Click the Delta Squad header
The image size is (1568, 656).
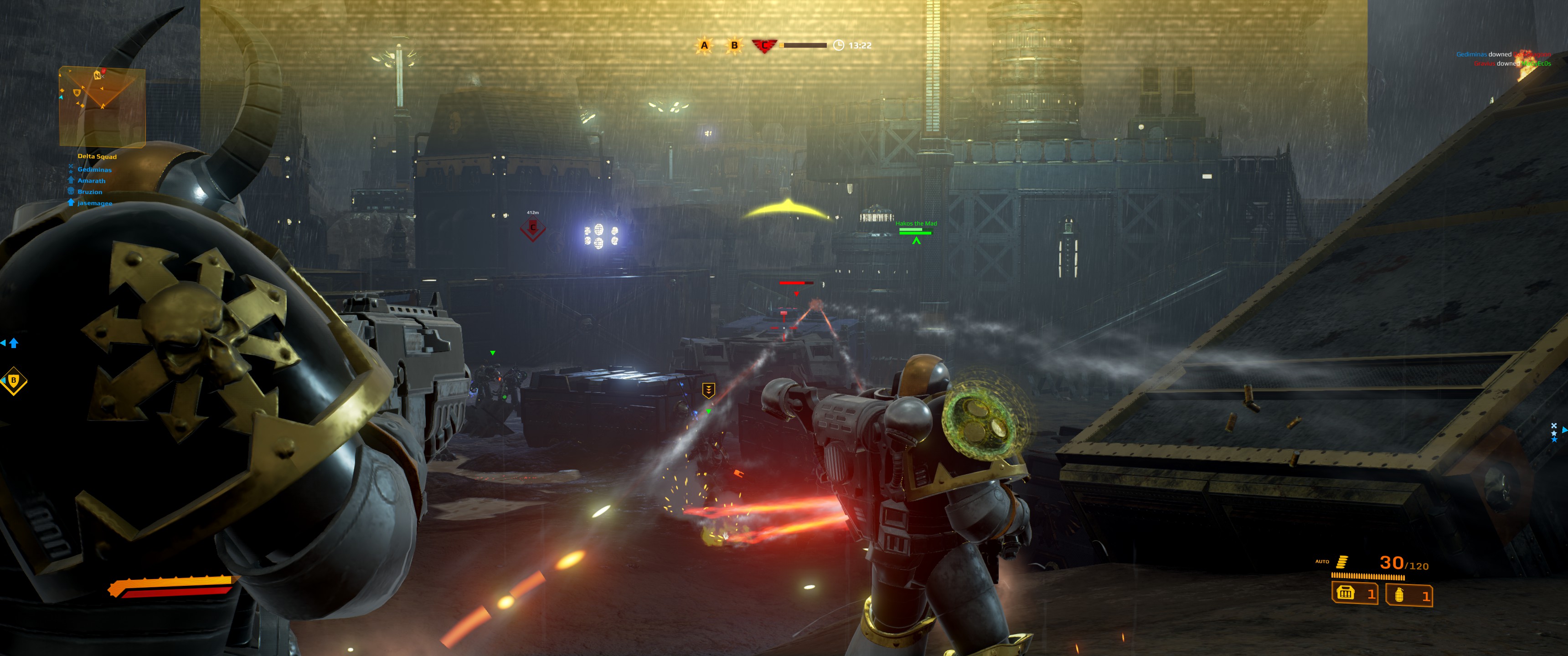(x=97, y=156)
